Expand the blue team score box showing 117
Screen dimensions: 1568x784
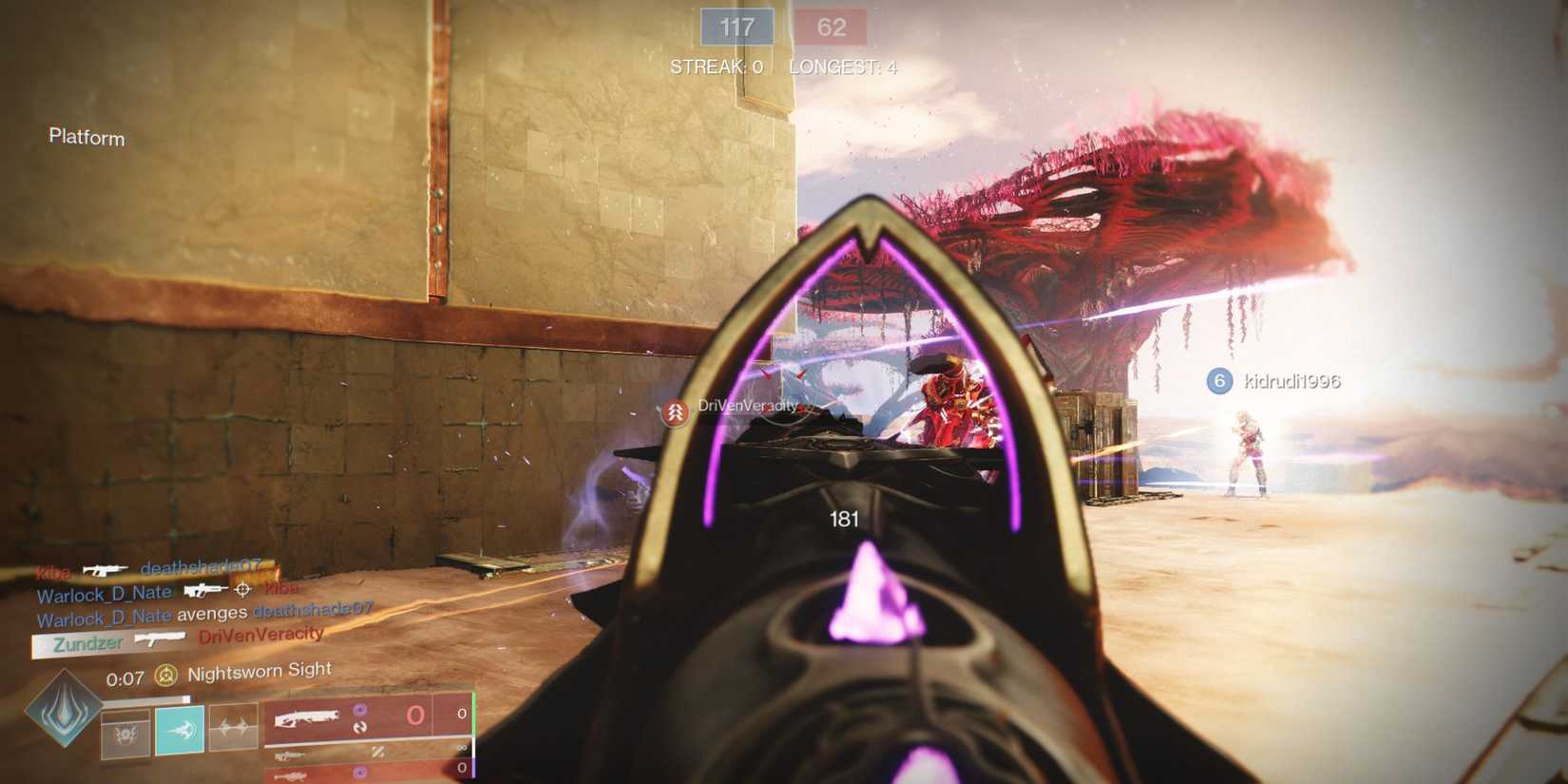click(x=736, y=27)
